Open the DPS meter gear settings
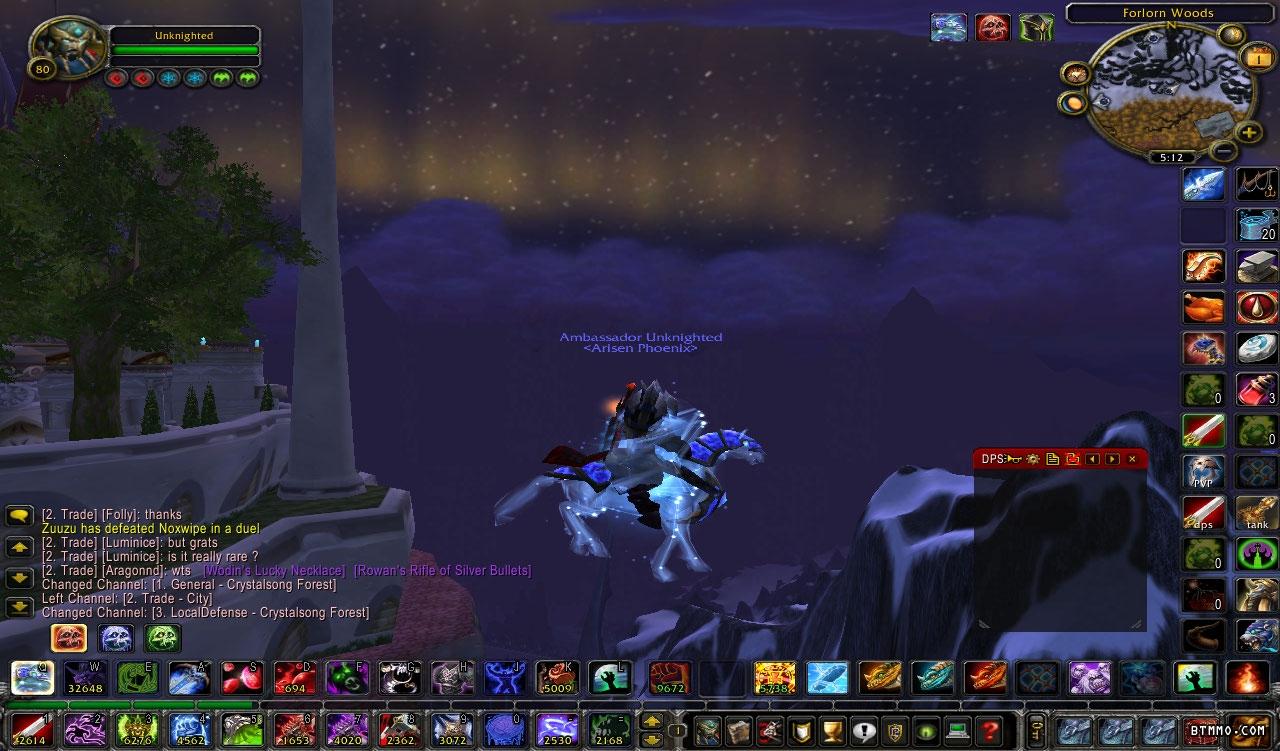The width and height of the screenshot is (1280, 751). point(1033,459)
